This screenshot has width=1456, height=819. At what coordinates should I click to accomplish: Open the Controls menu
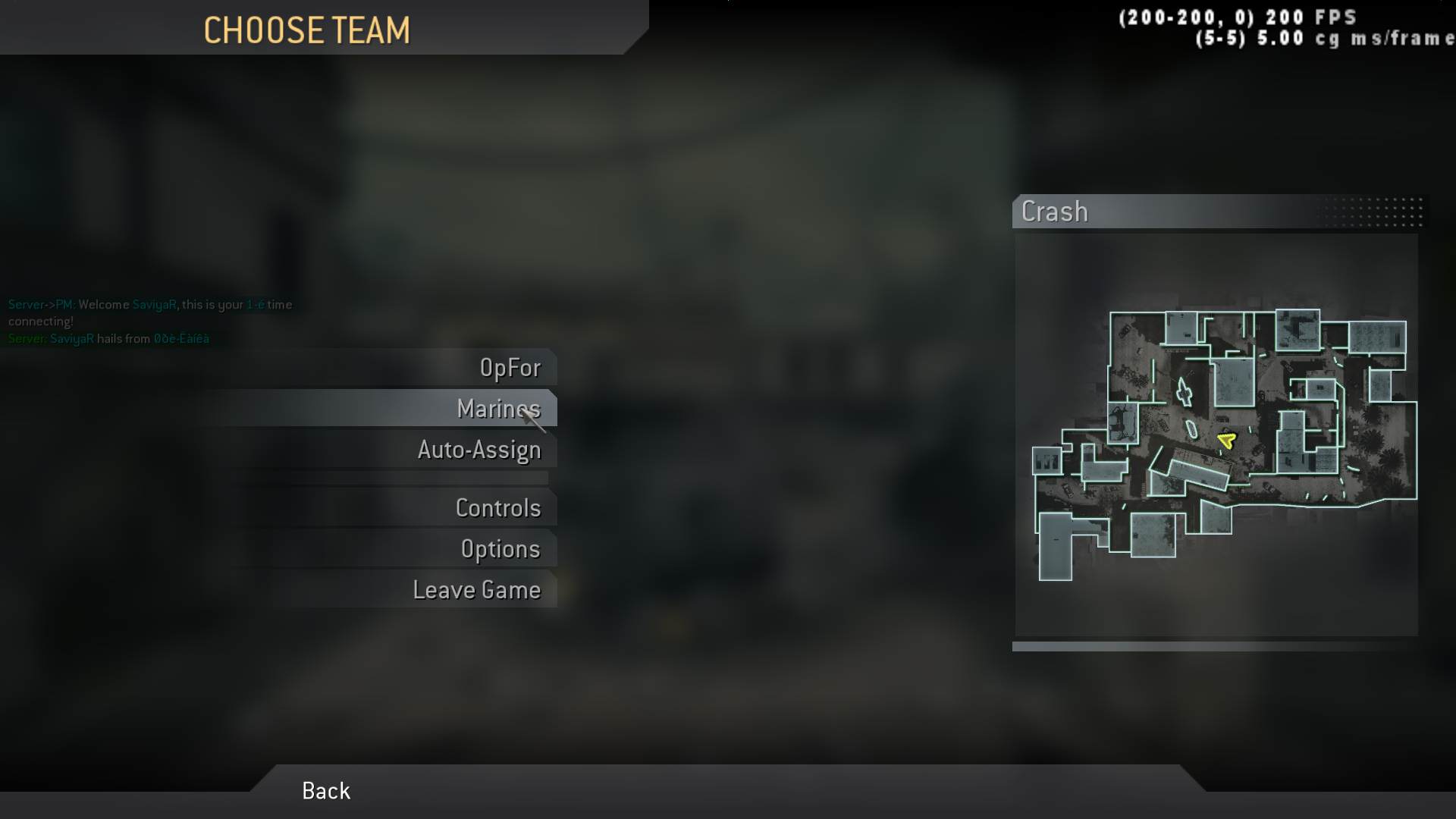498,508
